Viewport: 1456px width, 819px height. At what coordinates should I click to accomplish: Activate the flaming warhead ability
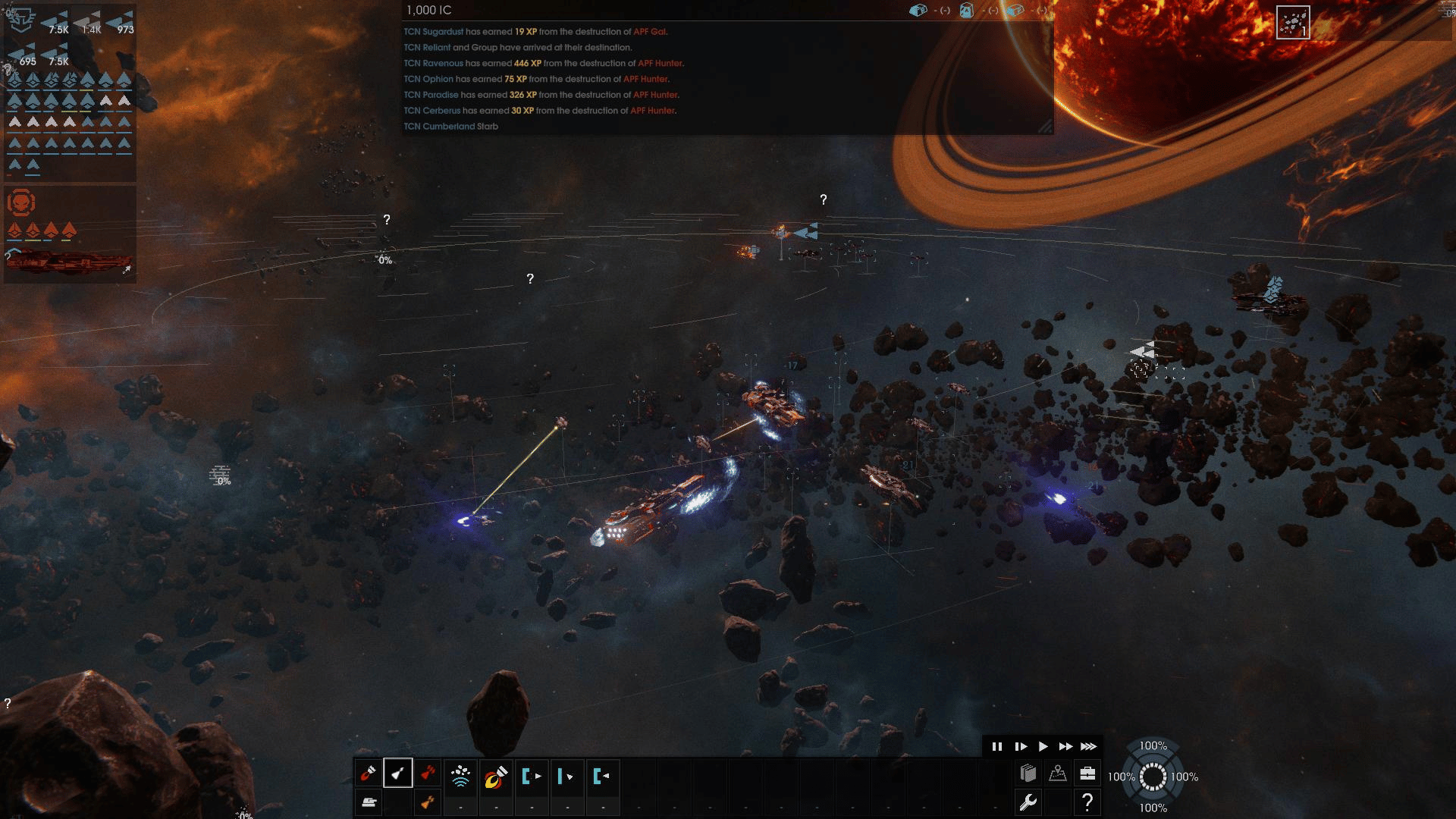coord(496,776)
